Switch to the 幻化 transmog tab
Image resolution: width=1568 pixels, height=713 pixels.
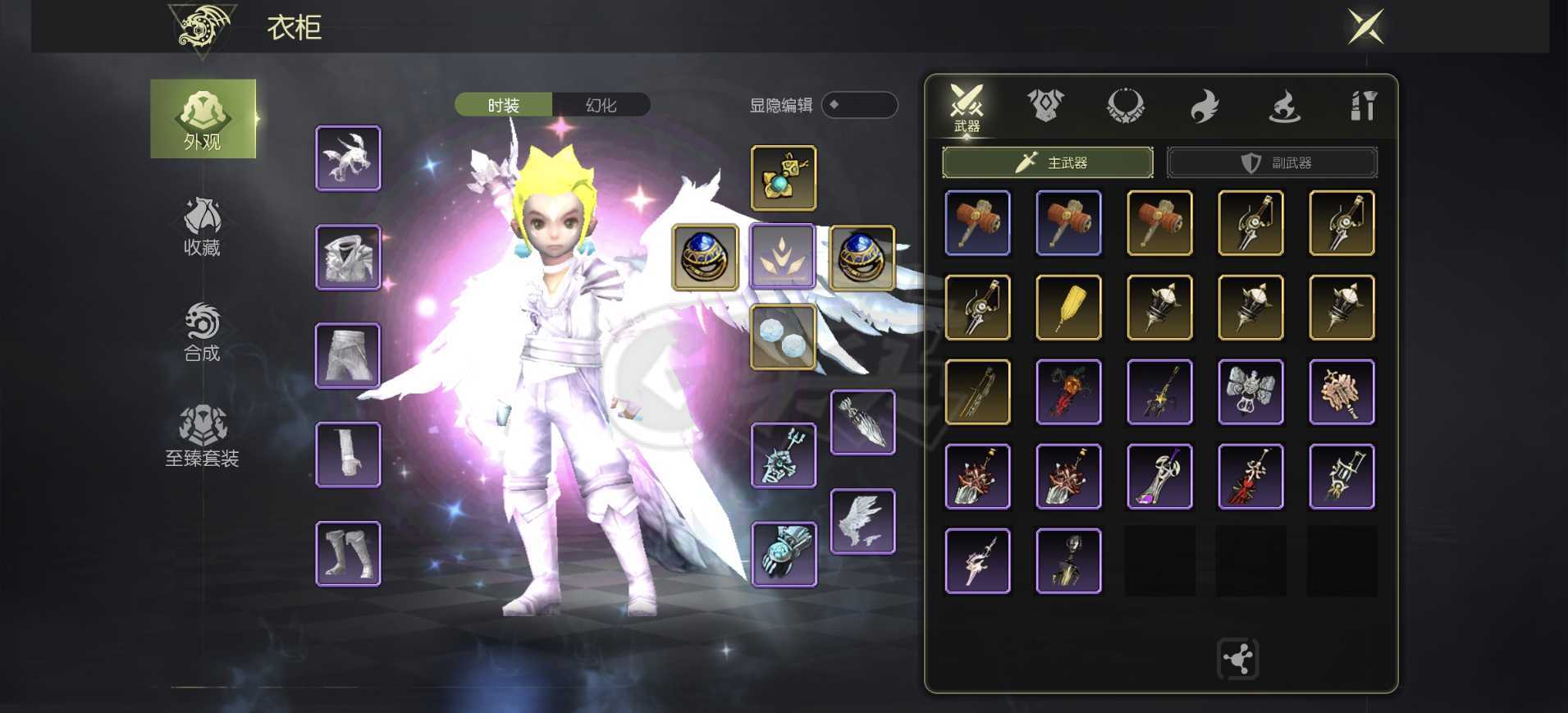[601, 105]
